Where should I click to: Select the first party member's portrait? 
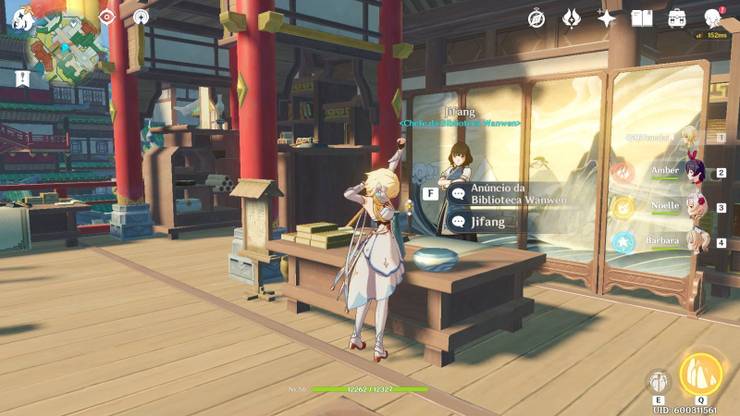coord(689,137)
